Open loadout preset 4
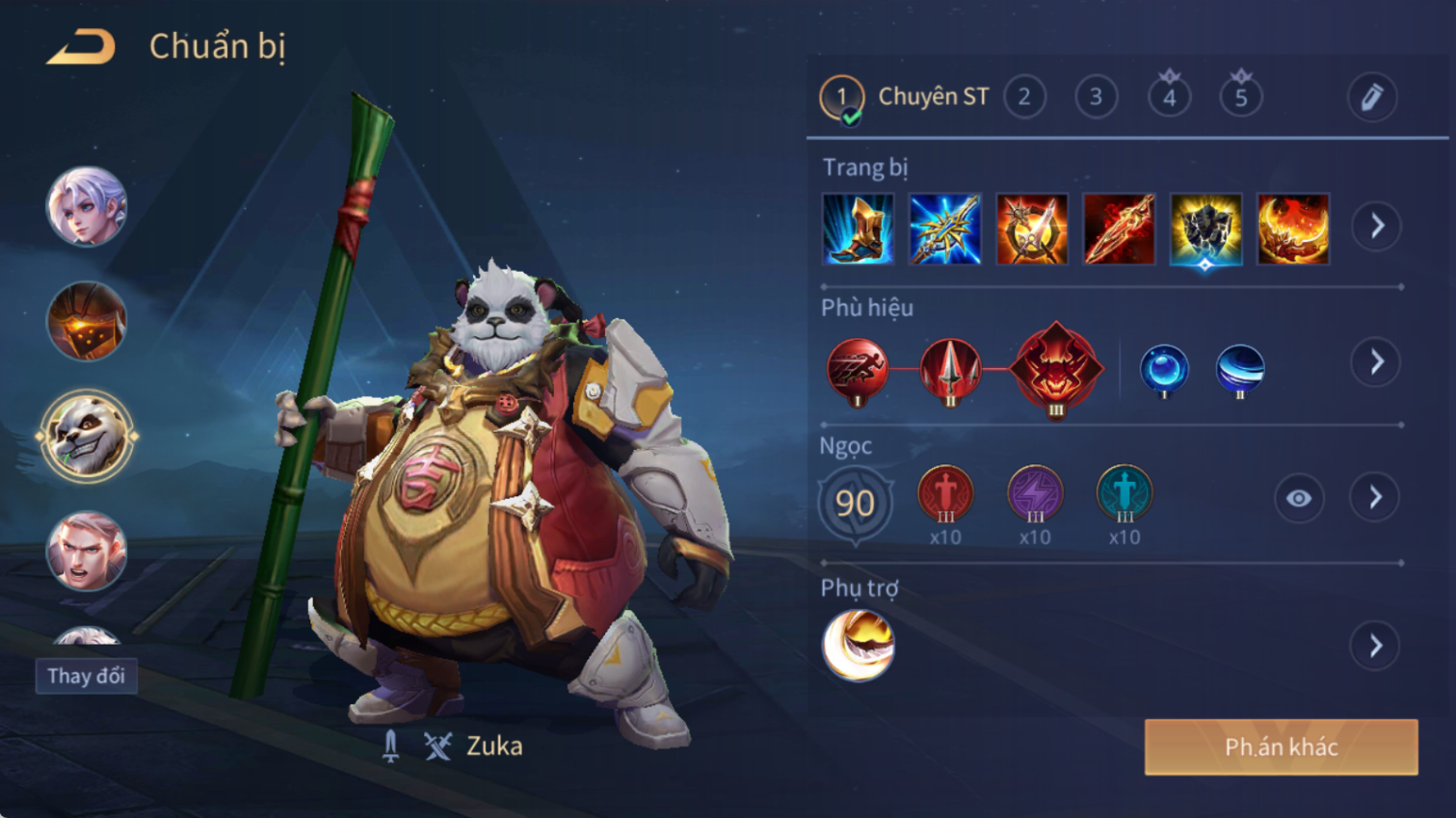Viewport: 1456px width, 818px height. click(x=1169, y=96)
